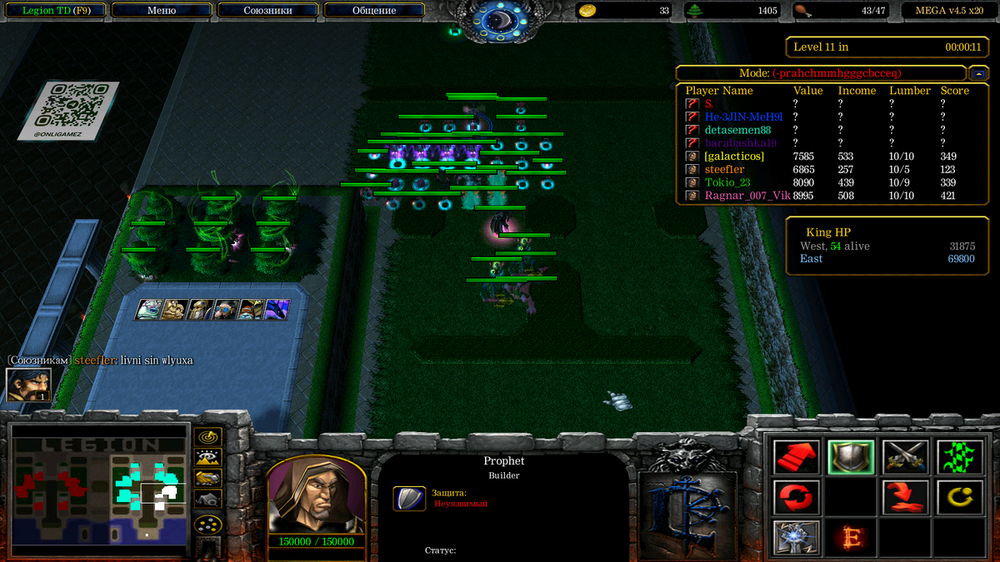This screenshot has height=562, width=1000.
Task: Activate the minimap signal ping button
Action: (208, 437)
